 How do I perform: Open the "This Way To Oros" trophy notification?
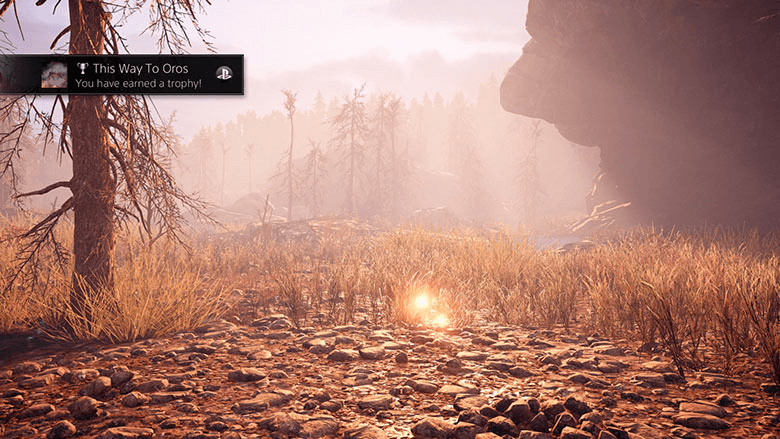pyautogui.click(x=140, y=75)
